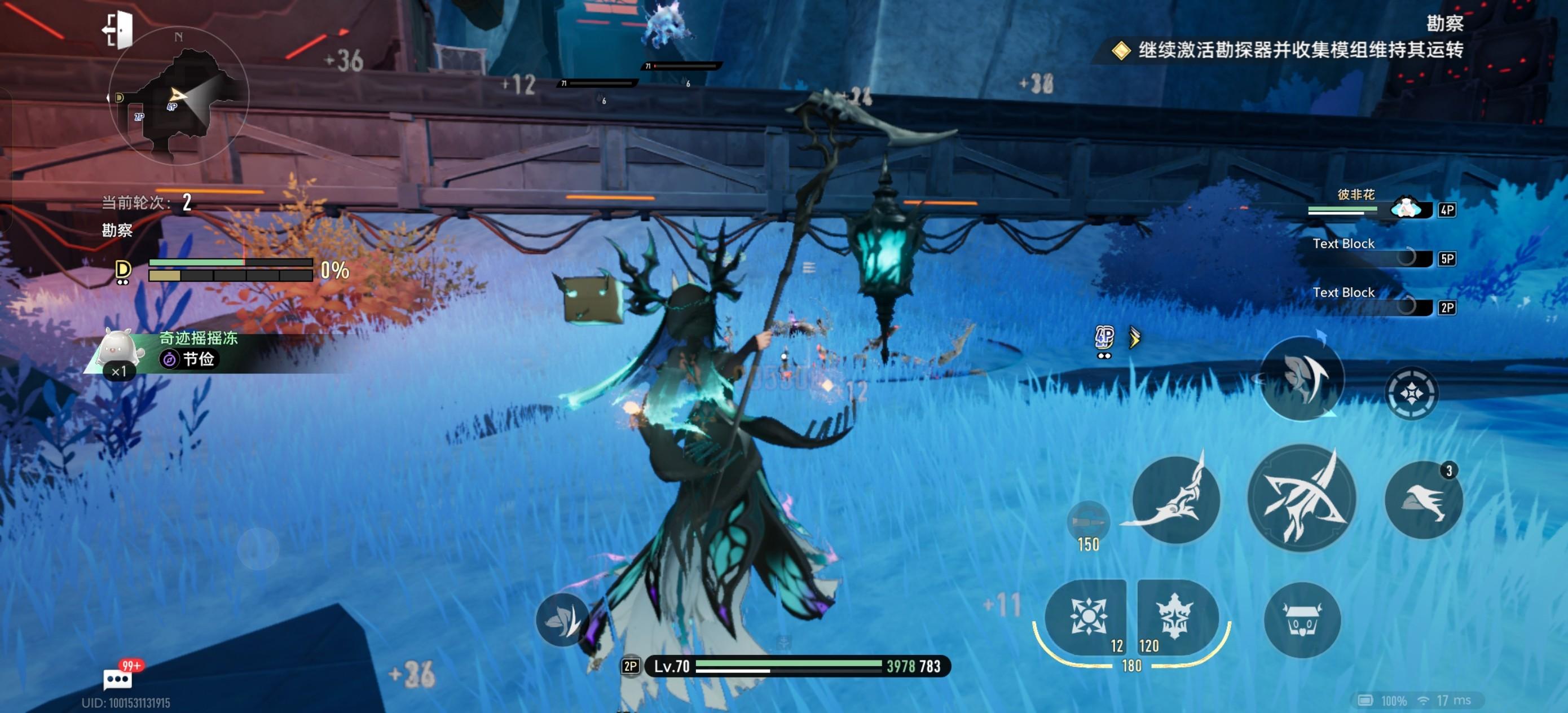Use the scythe melee attack button
1568x713 pixels.
[1175, 499]
